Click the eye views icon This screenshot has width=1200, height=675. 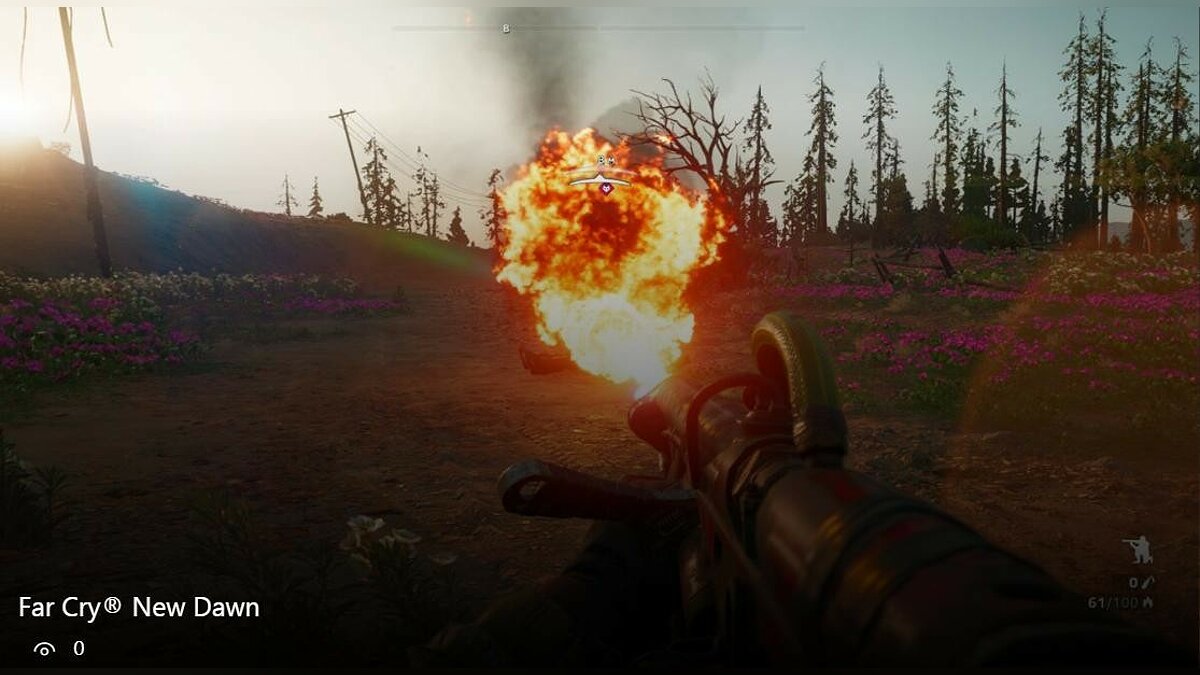44,649
